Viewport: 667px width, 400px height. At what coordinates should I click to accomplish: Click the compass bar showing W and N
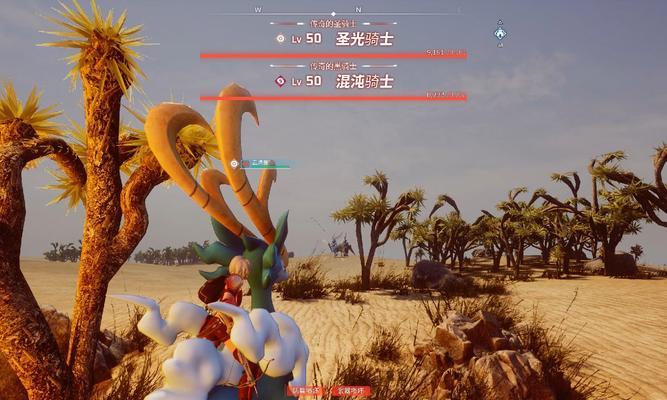[x=333, y=12]
